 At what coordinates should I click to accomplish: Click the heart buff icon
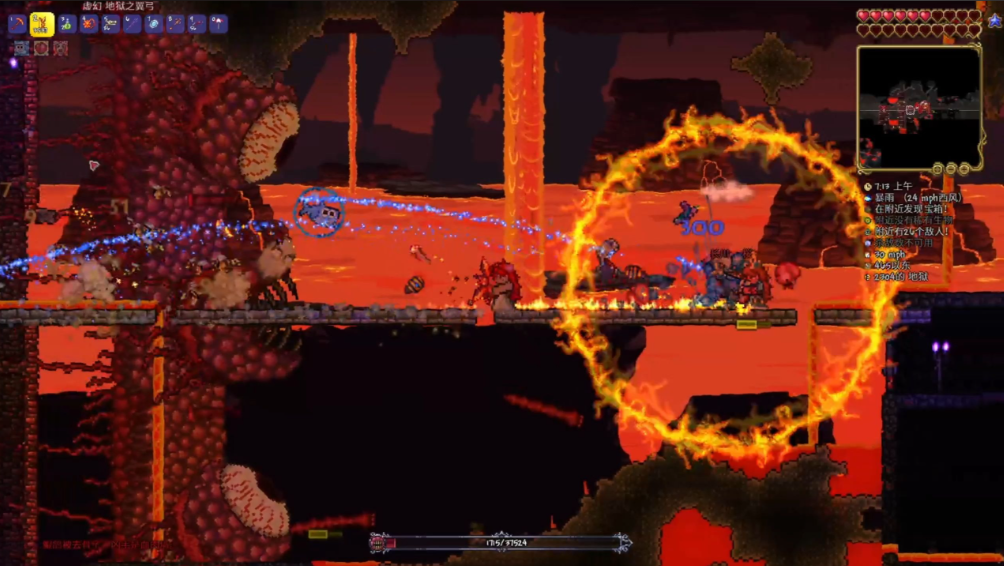(x=41, y=48)
